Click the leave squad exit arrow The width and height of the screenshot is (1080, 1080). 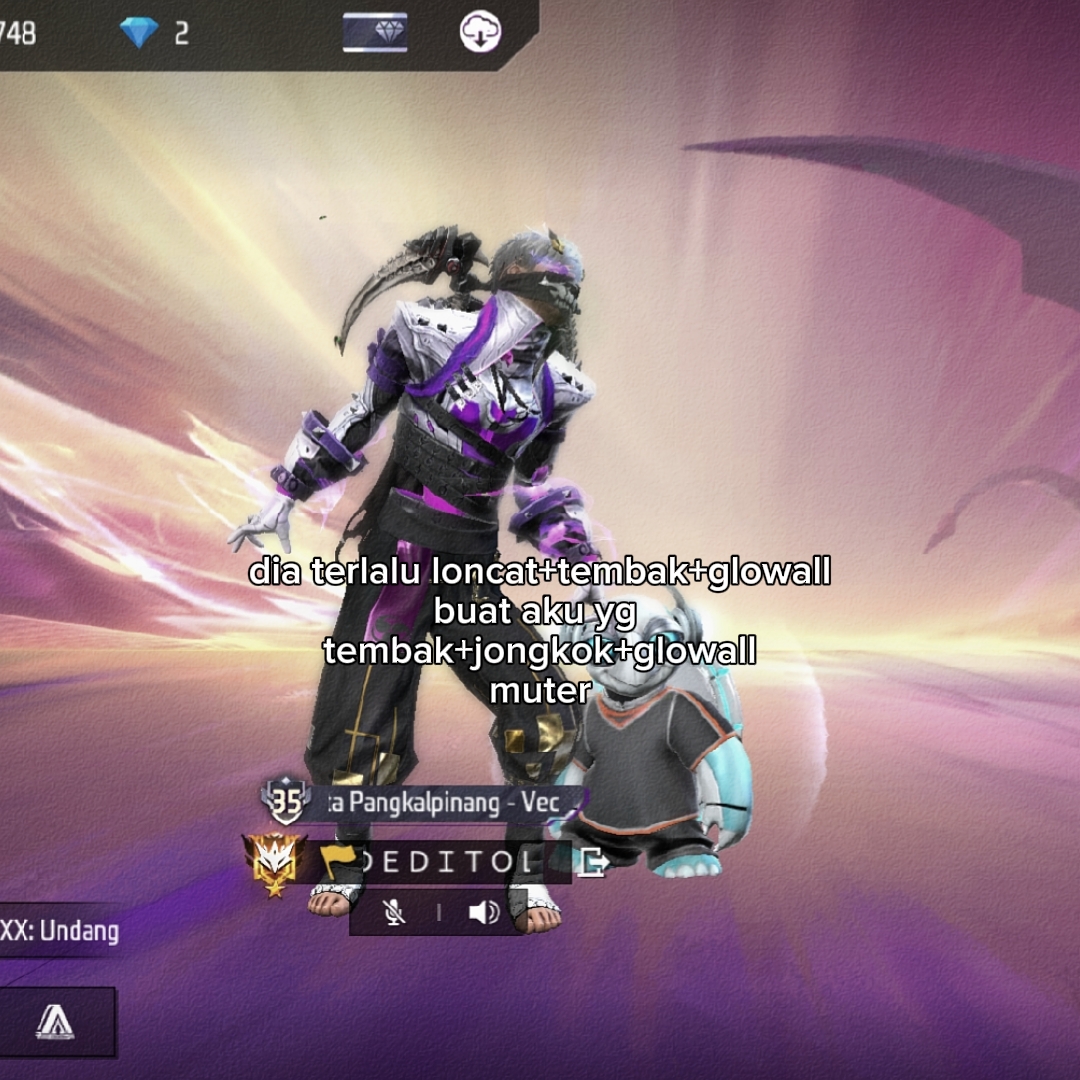tap(591, 862)
